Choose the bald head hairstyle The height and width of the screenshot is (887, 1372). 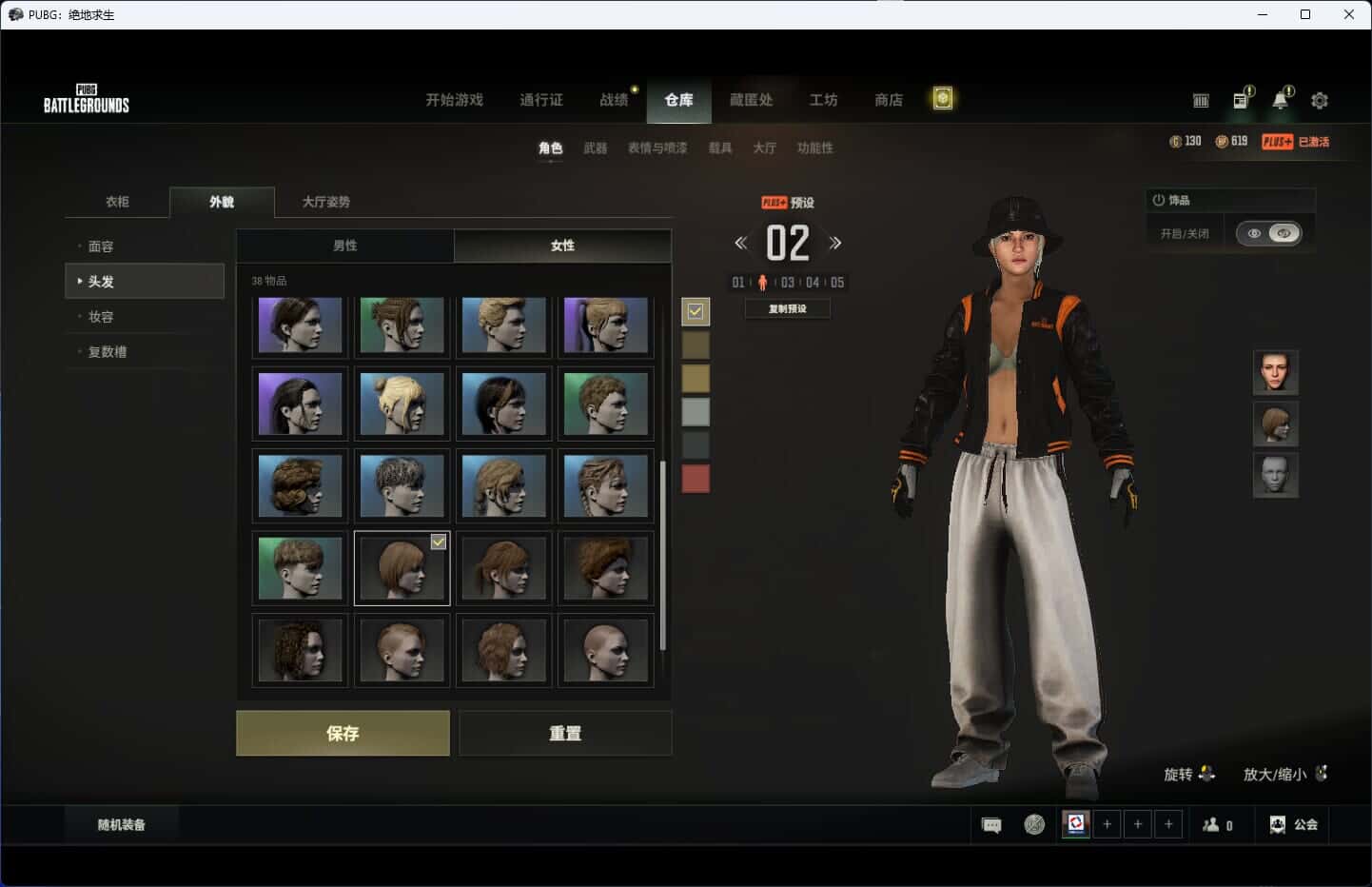point(605,650)
